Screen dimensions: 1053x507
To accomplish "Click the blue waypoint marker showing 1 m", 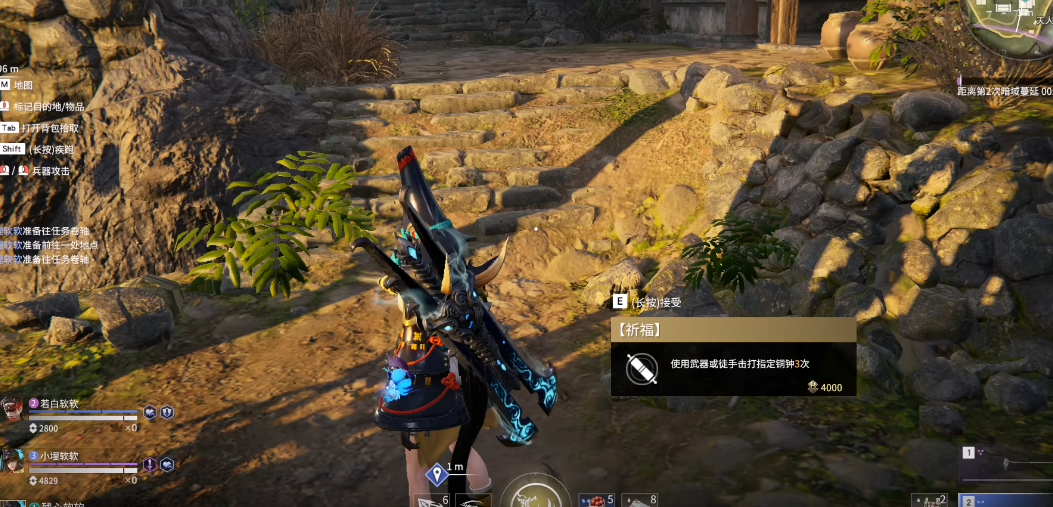I will [436, 474].
